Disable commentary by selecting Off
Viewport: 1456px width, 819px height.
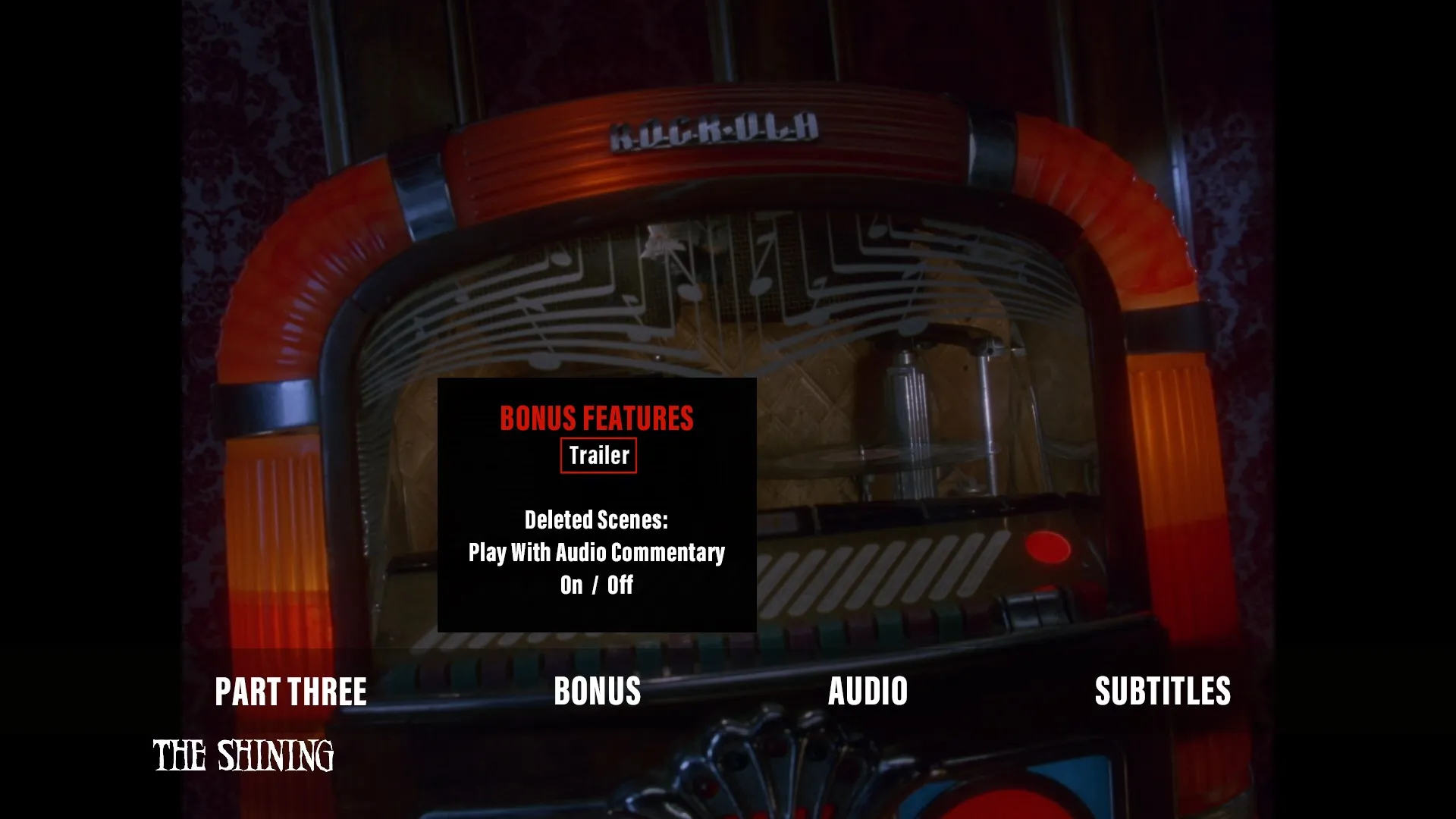point(620,585)
